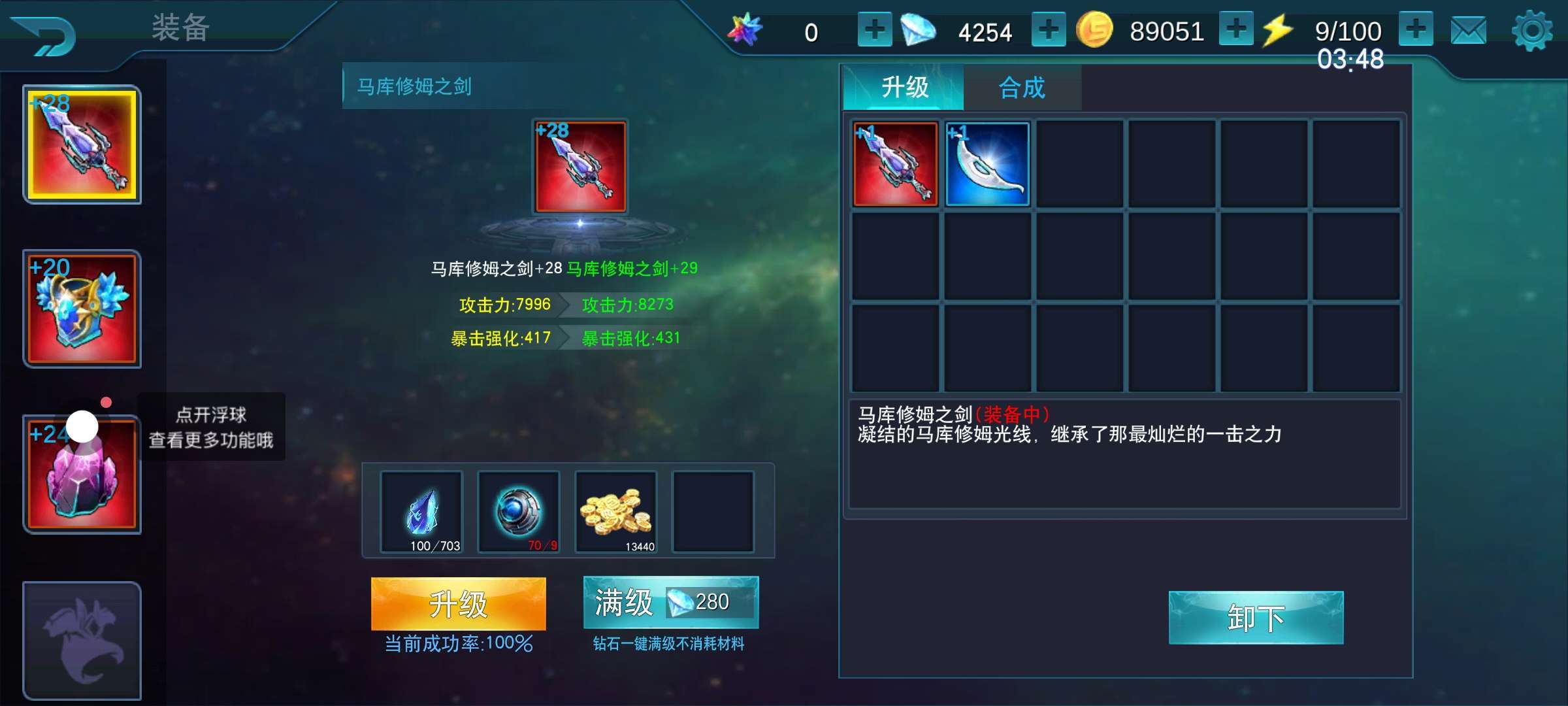
Task: Select the equipped +28 sword slot
Action: [x=82, y=144]
